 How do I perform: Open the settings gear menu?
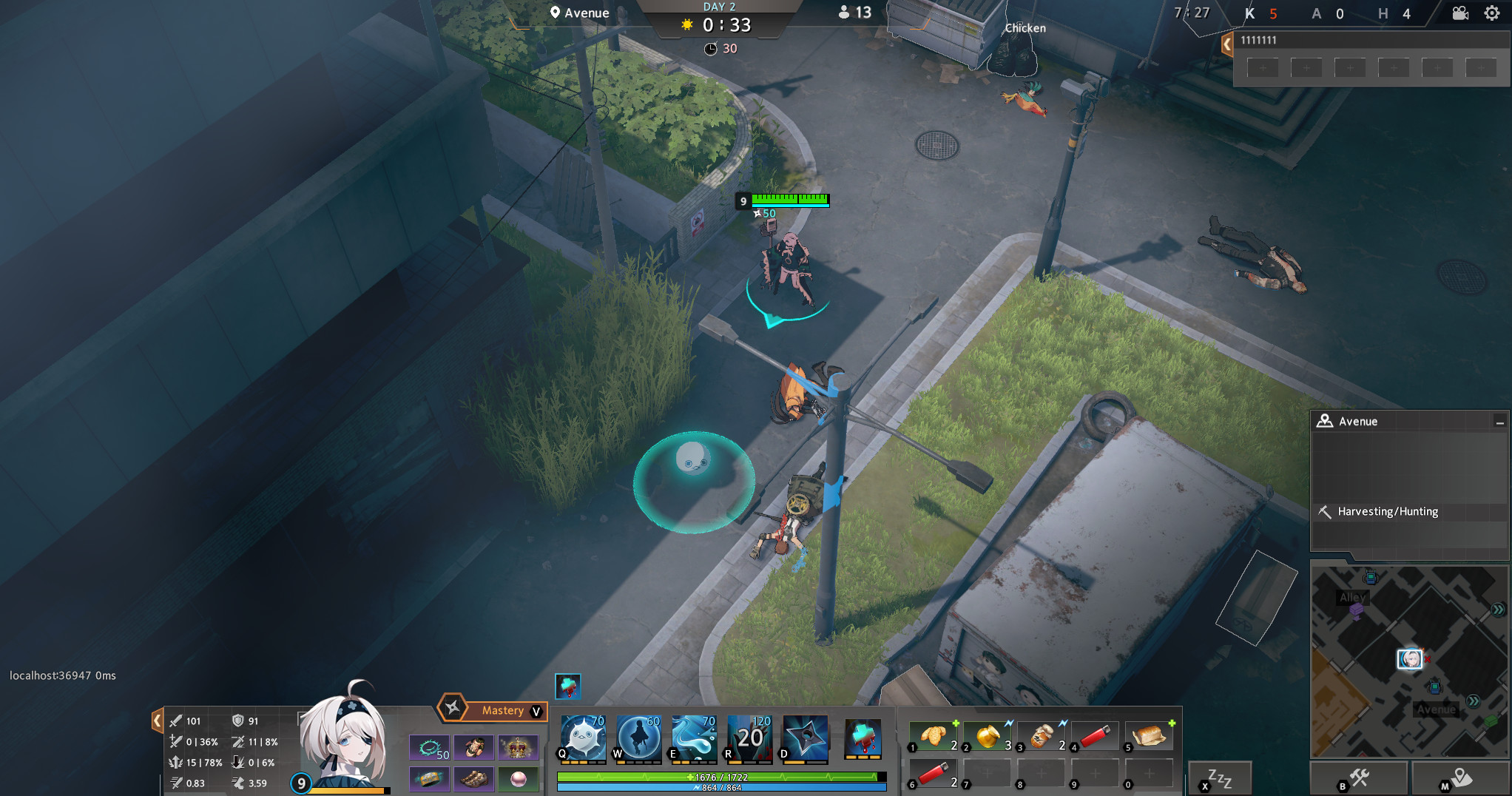[x=1493, y=13]
